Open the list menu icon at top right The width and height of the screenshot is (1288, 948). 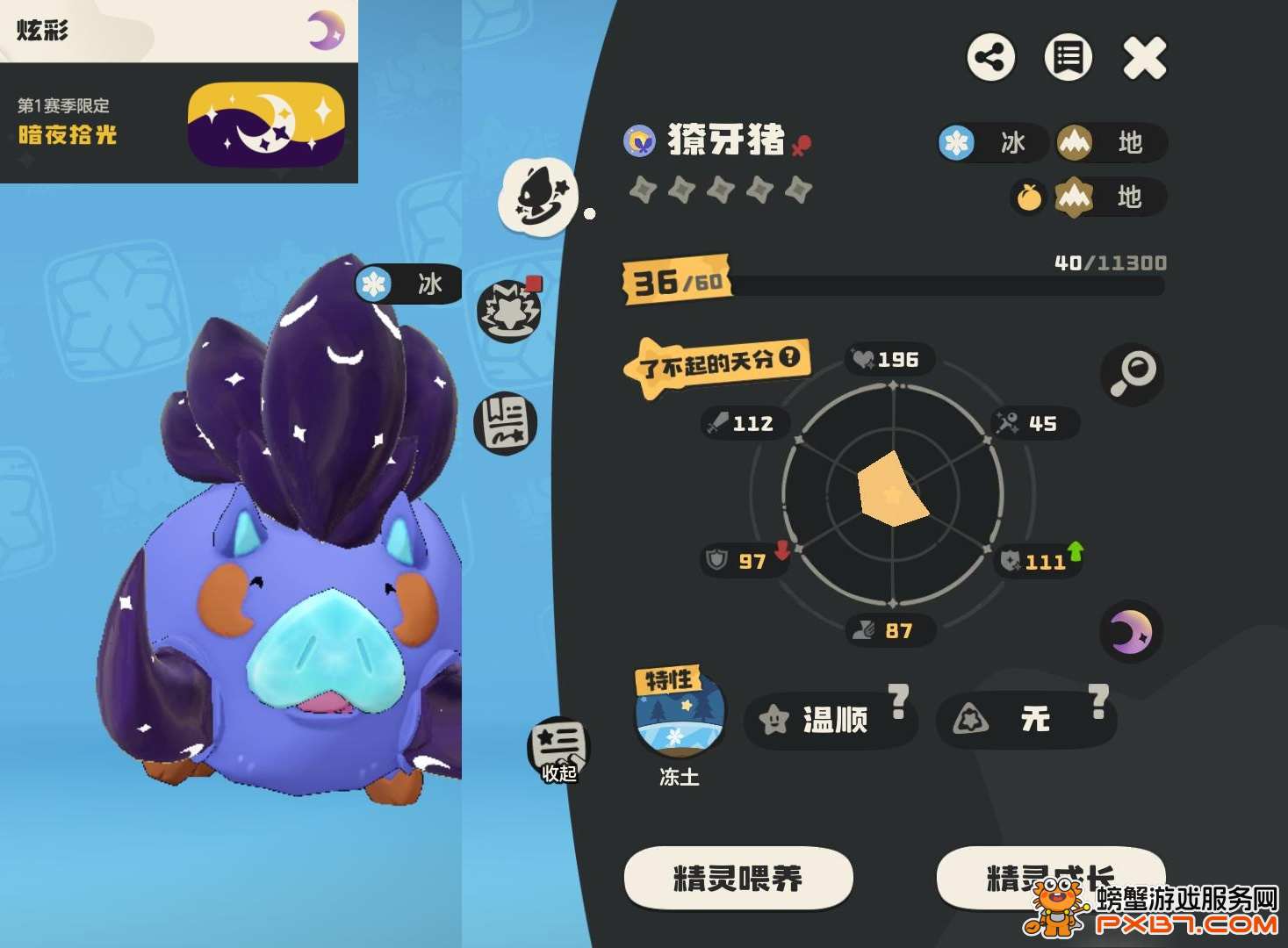(1068, 57)
